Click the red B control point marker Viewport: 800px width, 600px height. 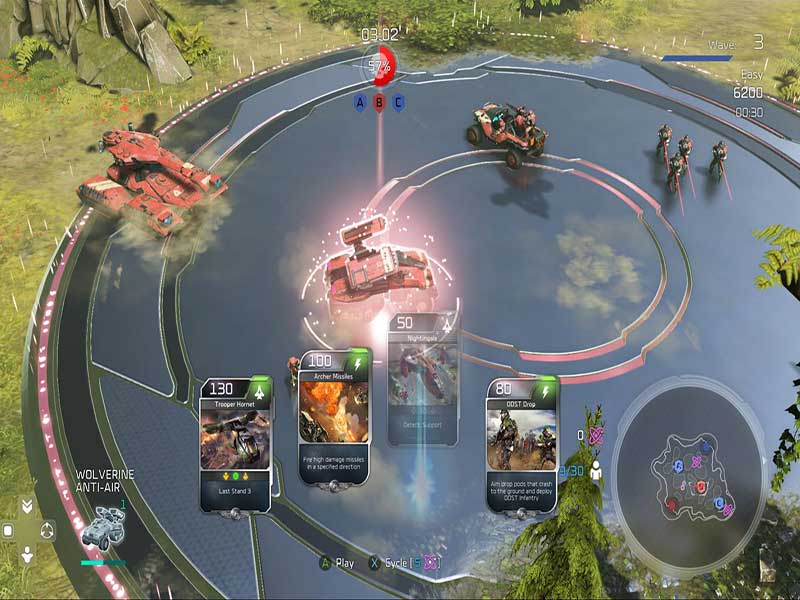tap(379, 102)
